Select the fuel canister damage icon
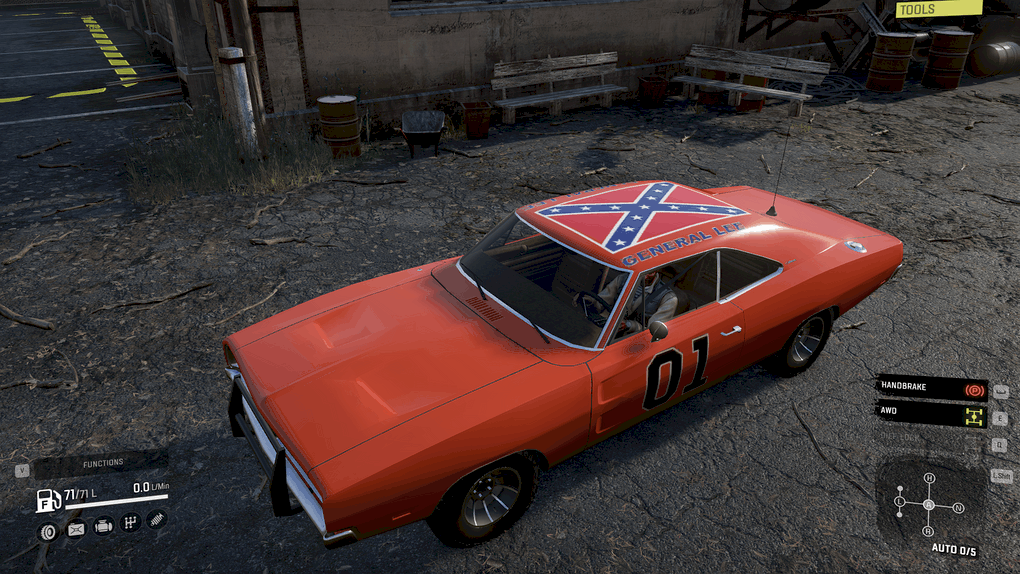This screenshot has width=1020, height=574. coord(76,529)
